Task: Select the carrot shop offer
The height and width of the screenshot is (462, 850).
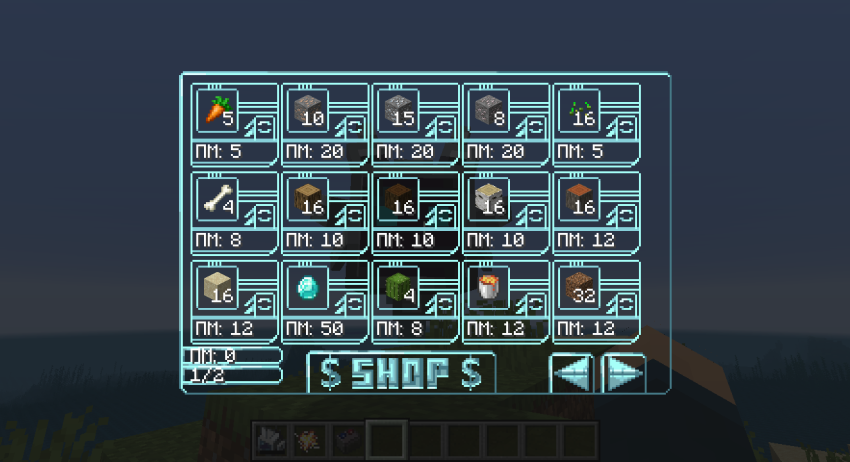Action: tap(217, 110)
